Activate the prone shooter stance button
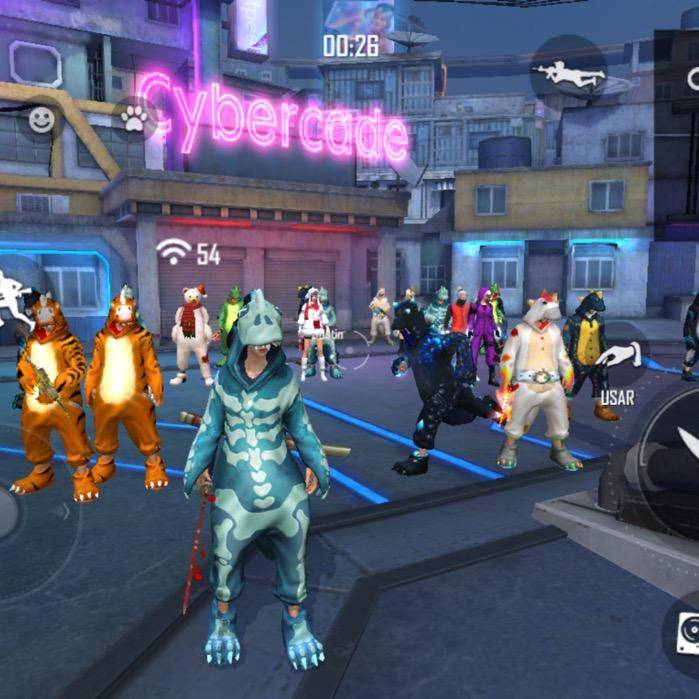This screenshot has width=699, height=699. [x=566, y=70]
